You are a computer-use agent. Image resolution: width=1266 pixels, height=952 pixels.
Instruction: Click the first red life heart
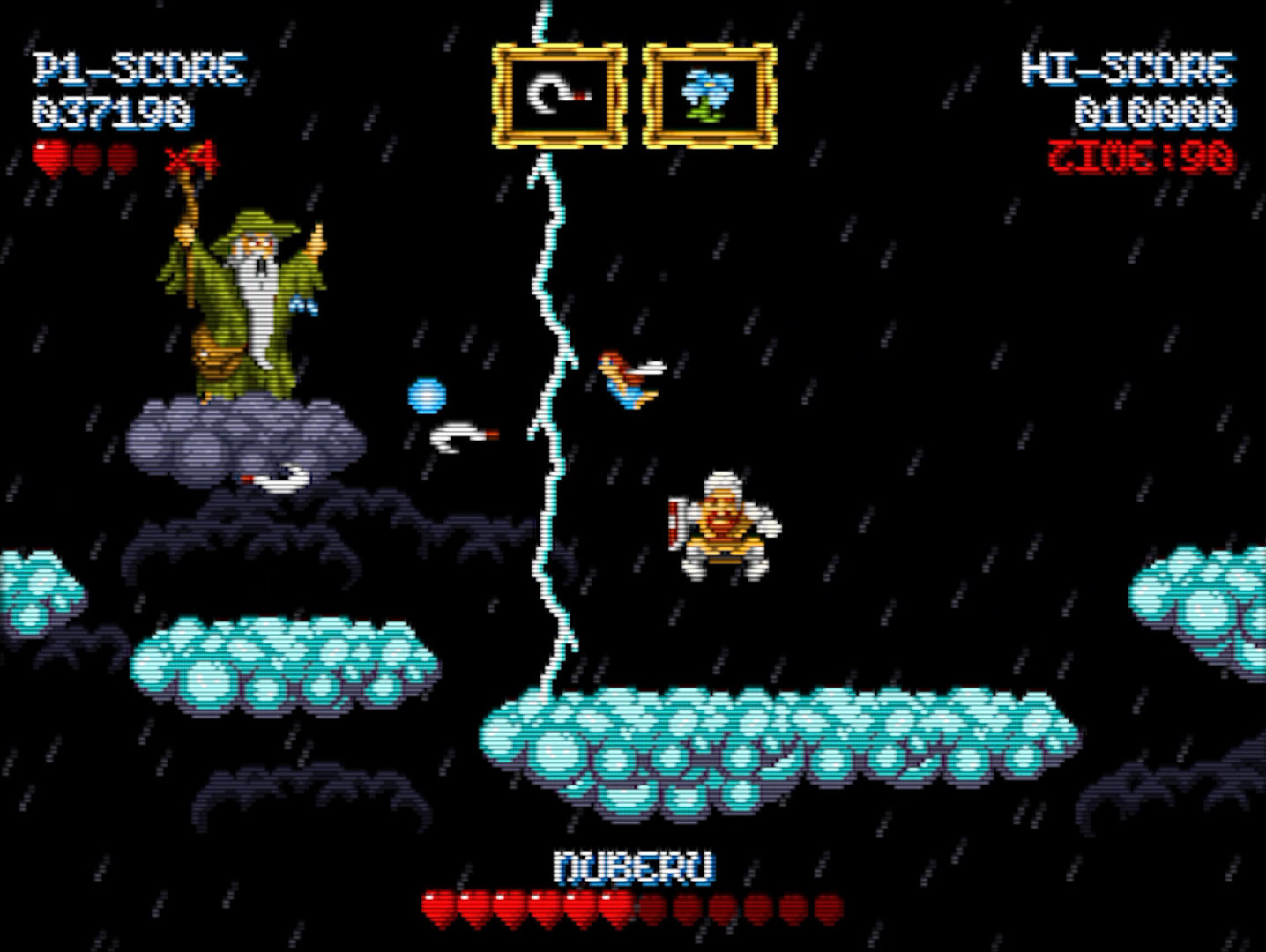pos(51,157)
